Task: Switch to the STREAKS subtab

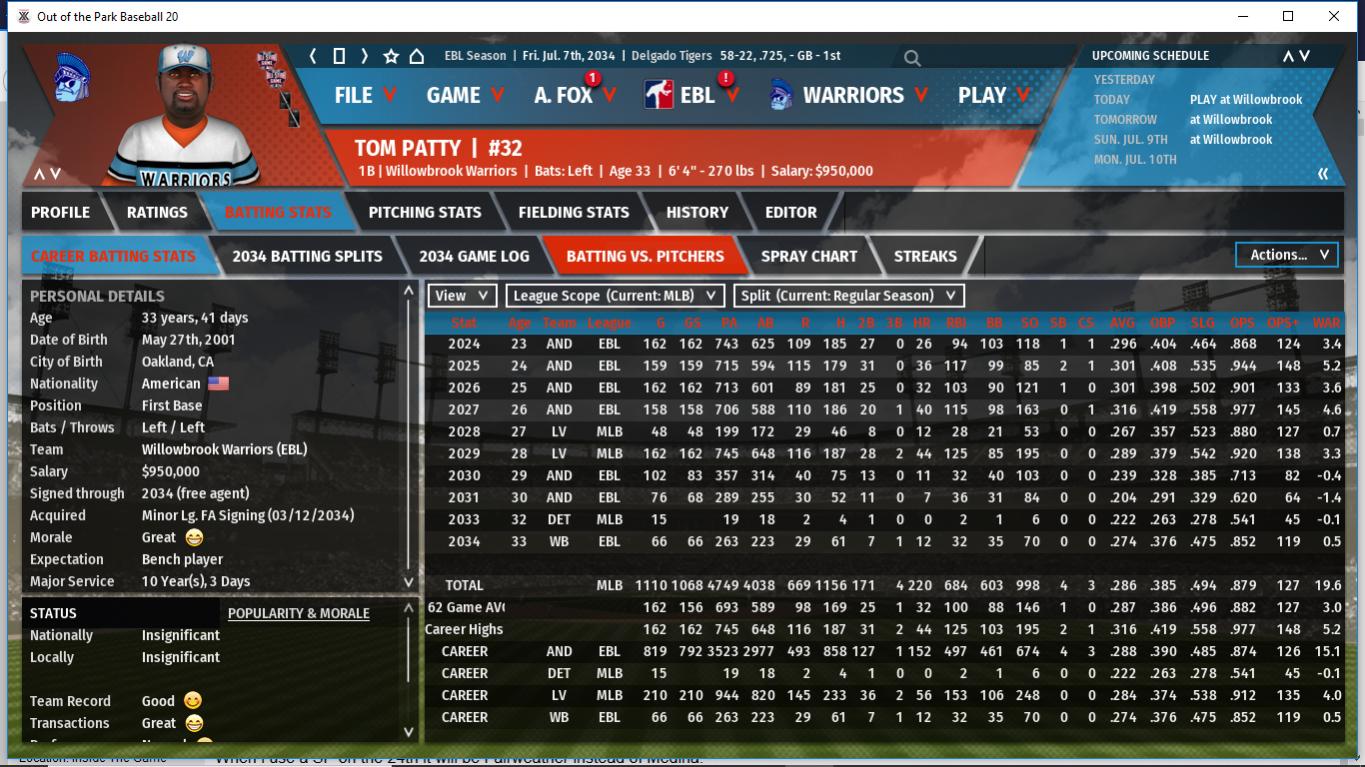Action: [x=925, y=256]
